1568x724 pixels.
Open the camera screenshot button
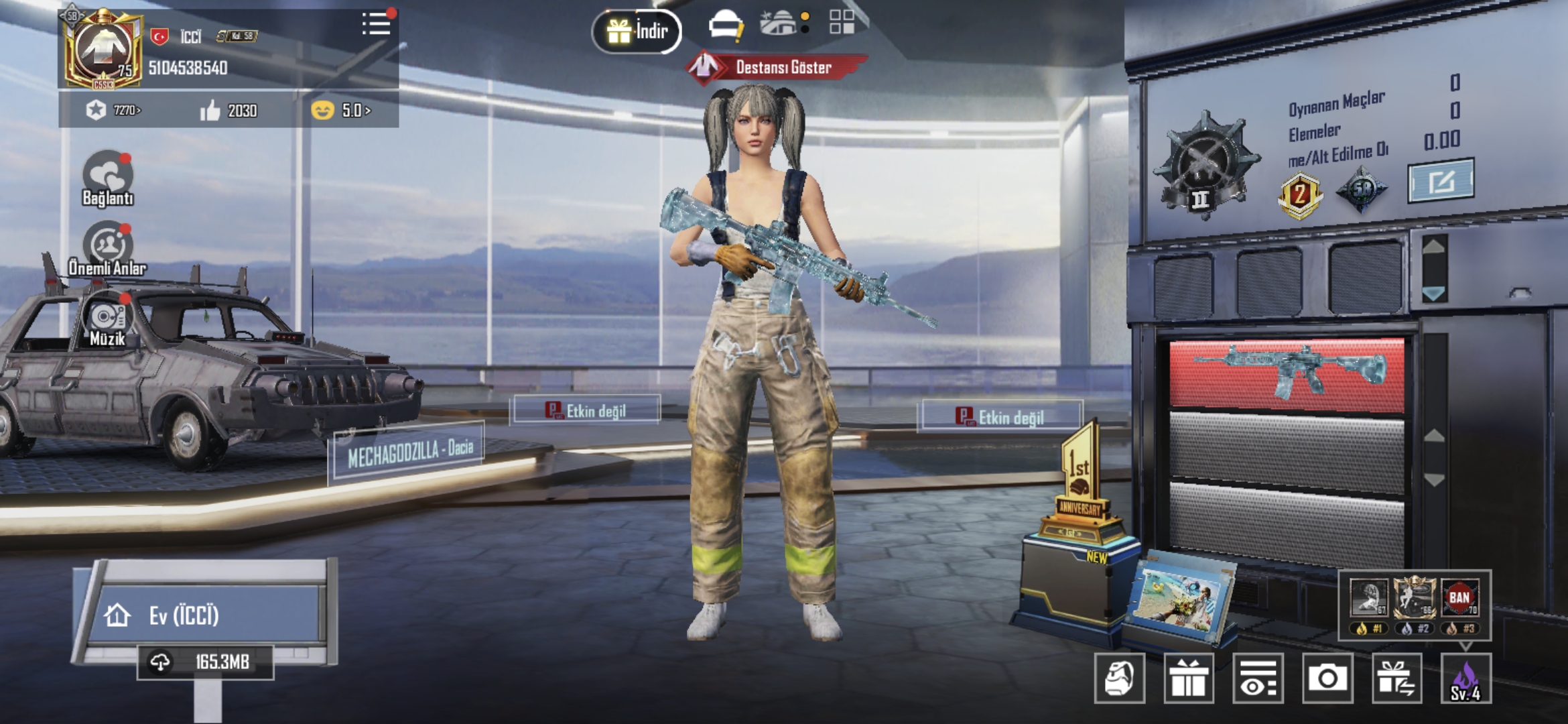point(1327,678)
